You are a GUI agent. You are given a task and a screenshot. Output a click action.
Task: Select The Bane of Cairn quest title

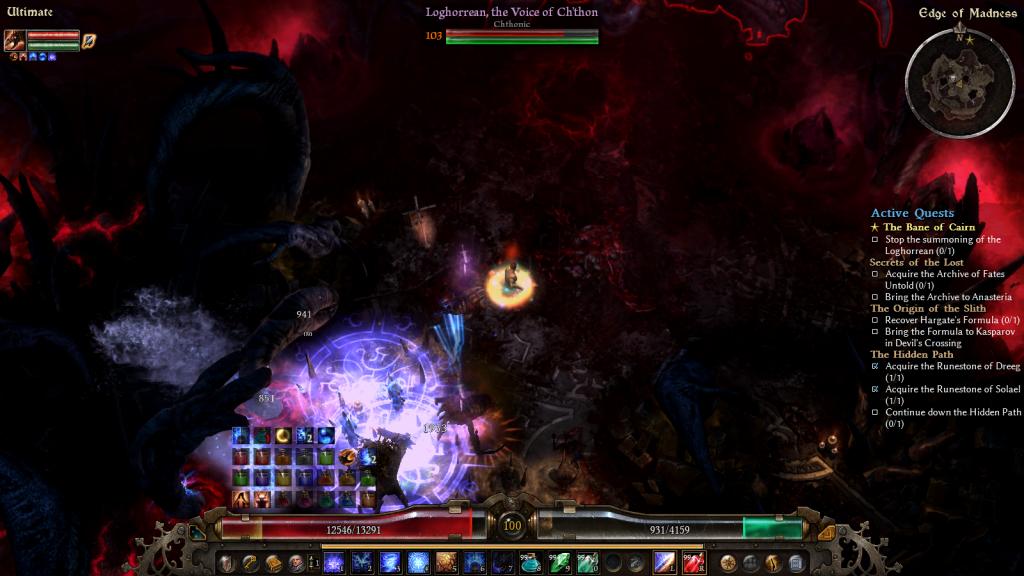(928, 227)
